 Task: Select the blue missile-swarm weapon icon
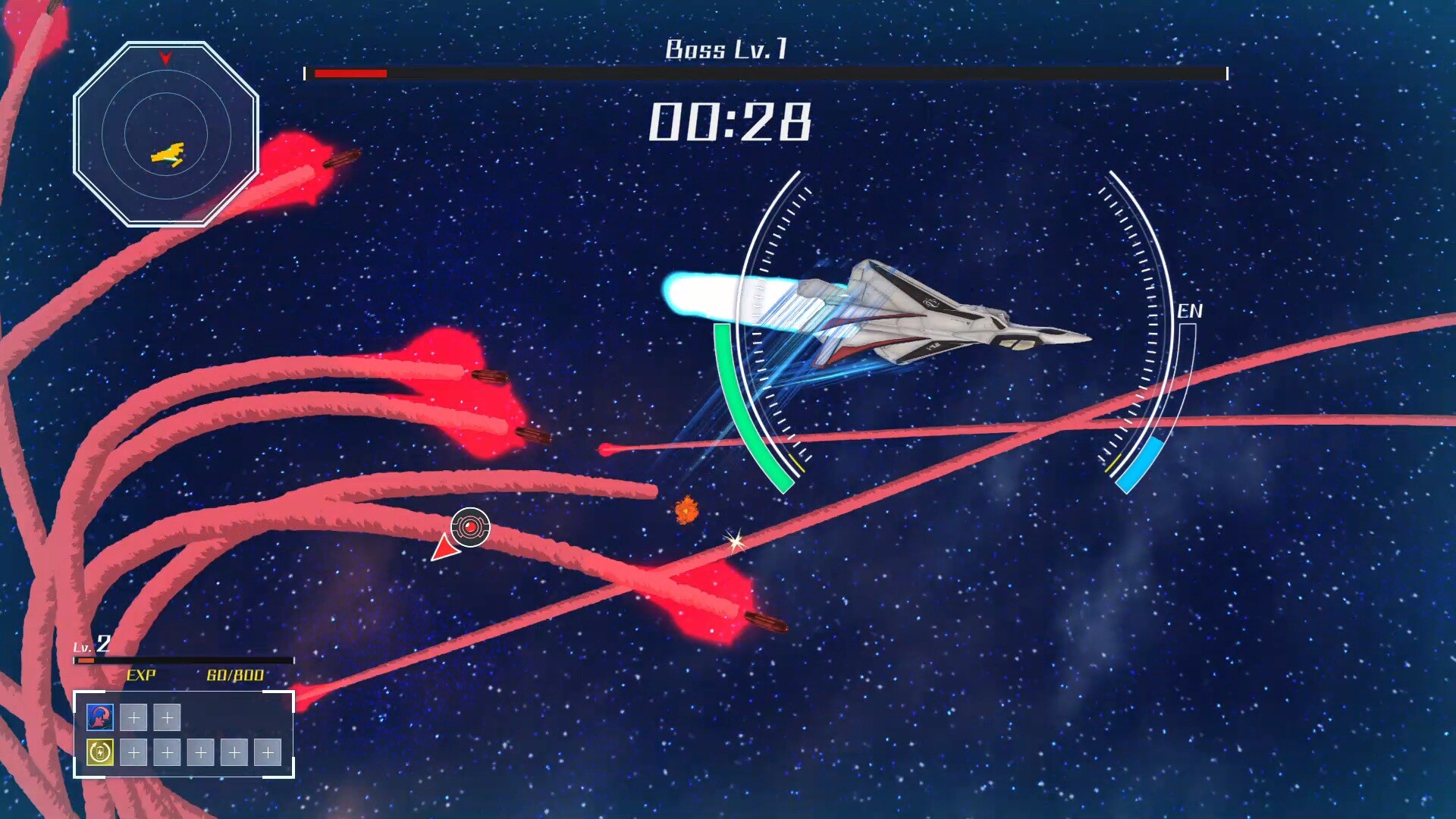(100, 717)
